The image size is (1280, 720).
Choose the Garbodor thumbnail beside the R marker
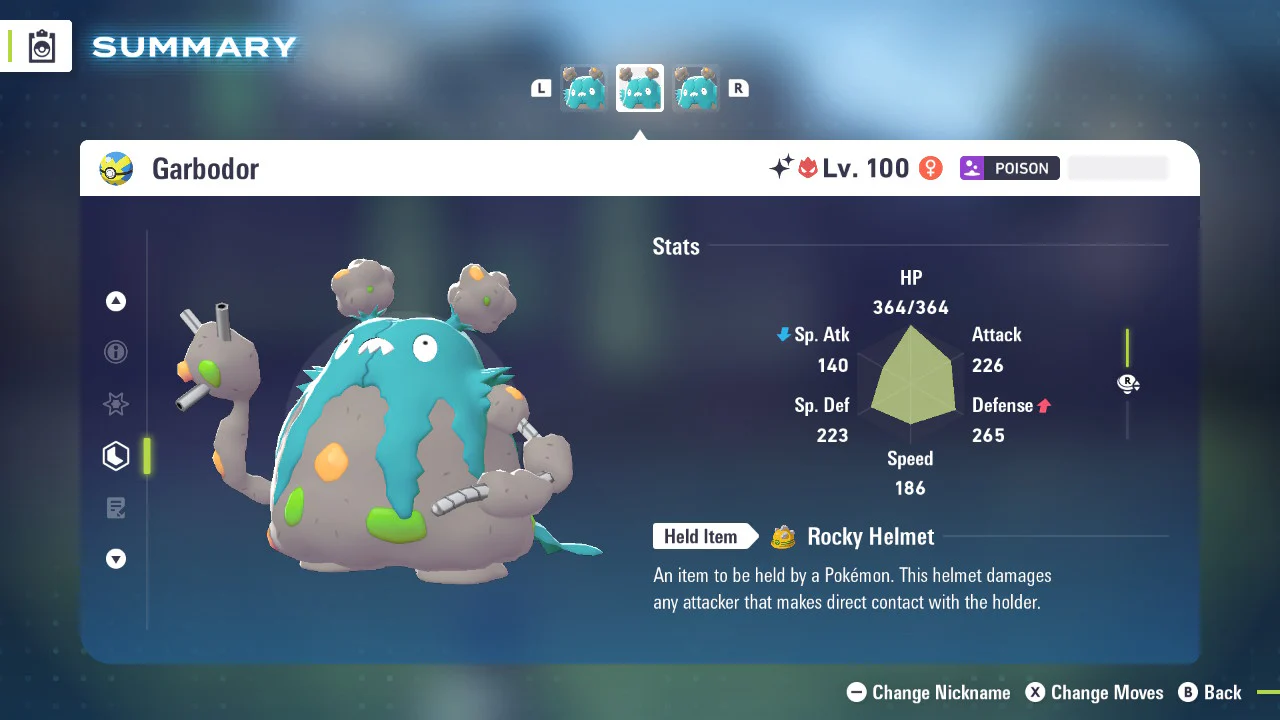point(695,89)
